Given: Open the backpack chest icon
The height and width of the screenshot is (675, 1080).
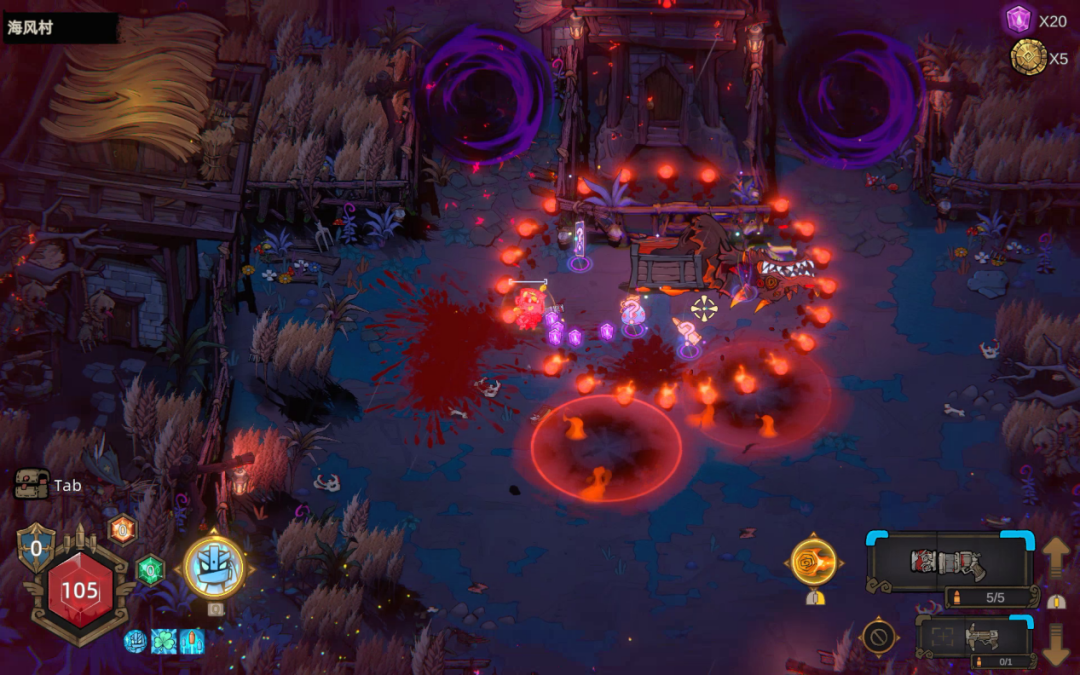Looking at the screenshot, I should coord(31,485).
